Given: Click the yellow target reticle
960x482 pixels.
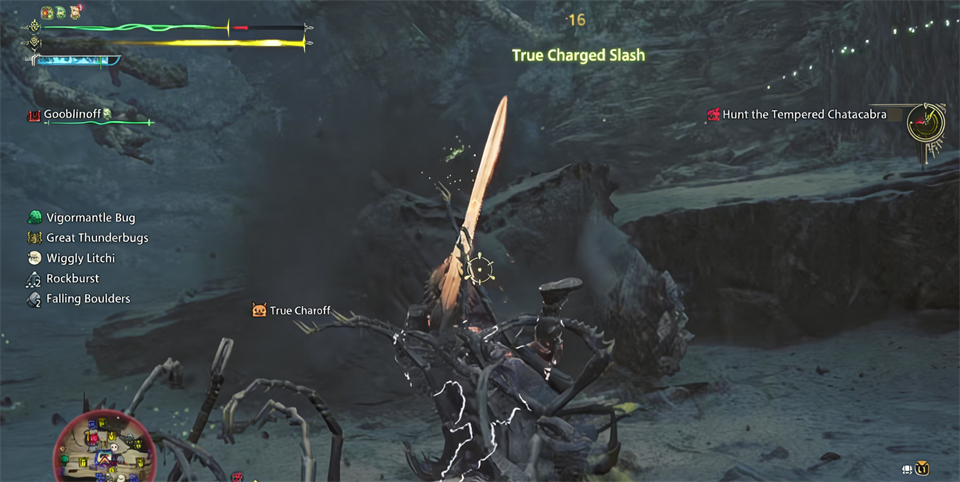Looking at the screenshot, I should pos(480,267).
